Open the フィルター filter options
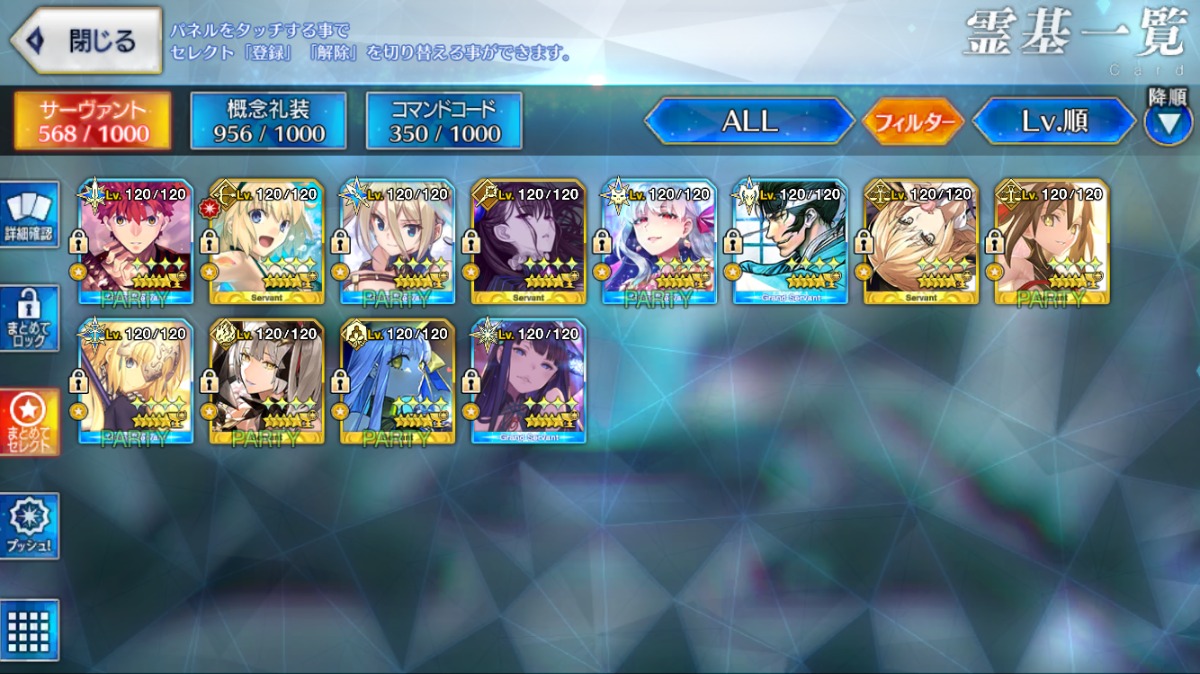This screenshot has height=674, width=1200. [x=912, y=122]
